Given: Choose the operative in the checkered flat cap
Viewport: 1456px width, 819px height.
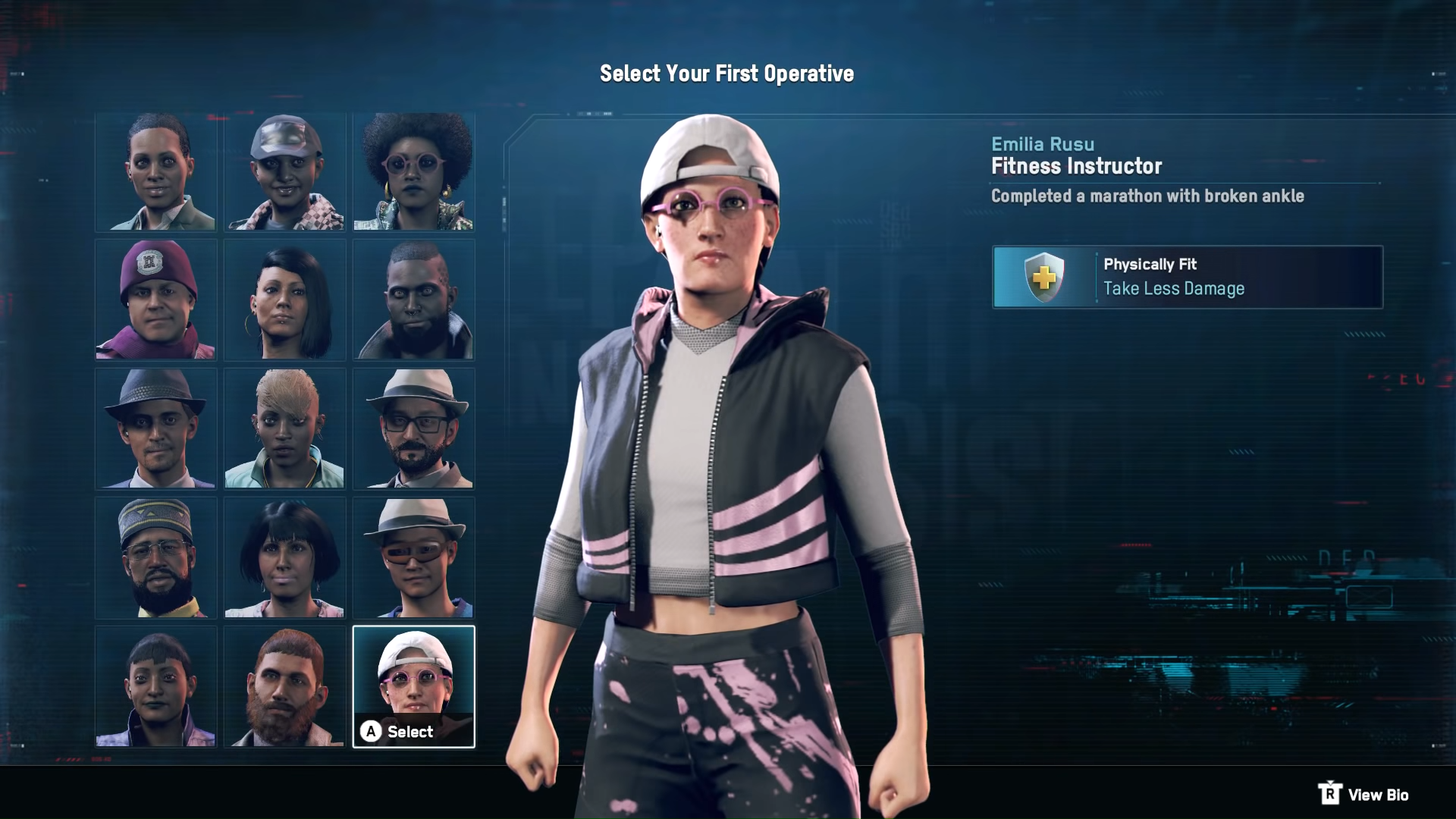Looking at the screenshot, I should 284,171.
